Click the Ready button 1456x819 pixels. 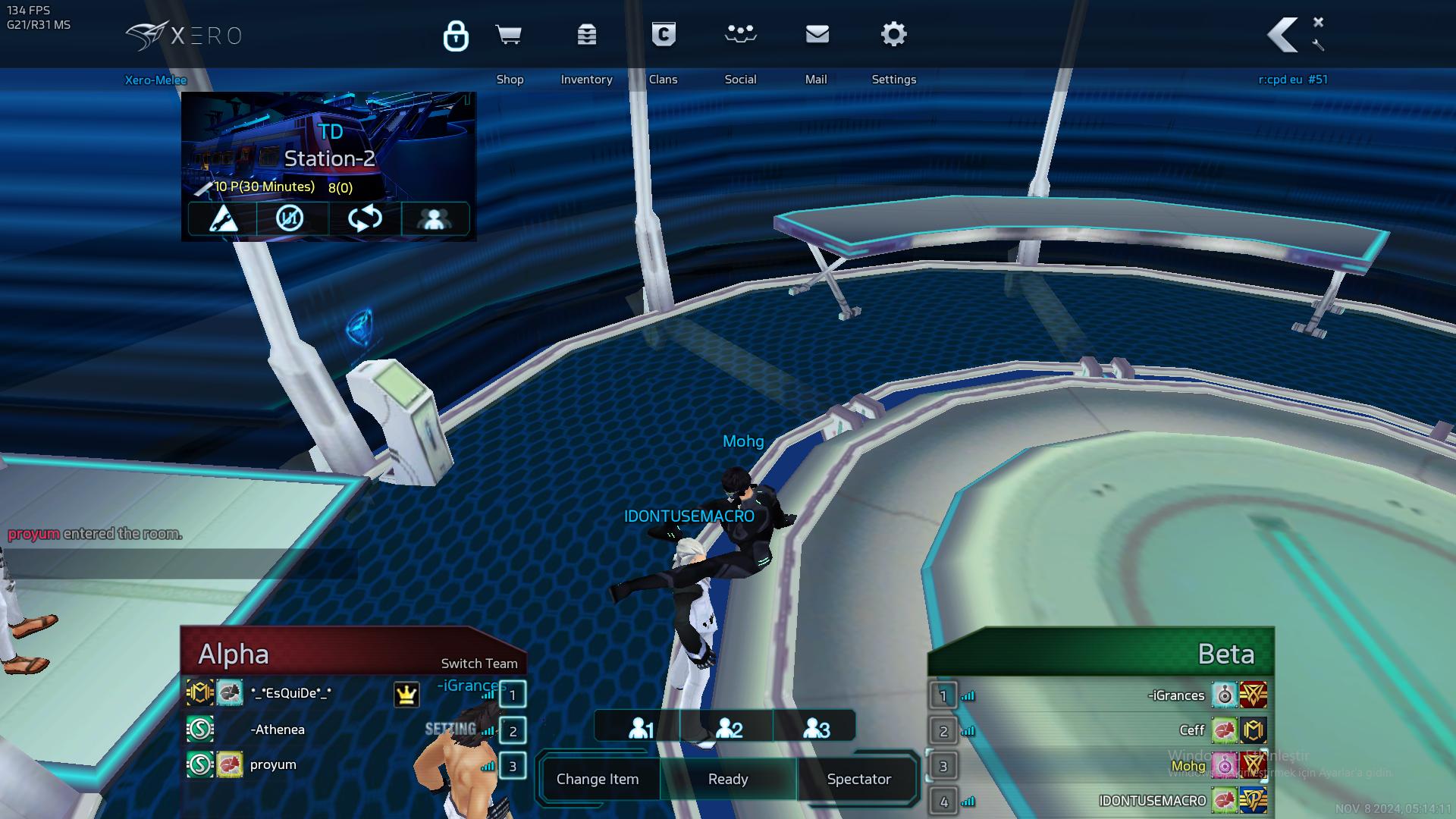click(x=728, y=779)
